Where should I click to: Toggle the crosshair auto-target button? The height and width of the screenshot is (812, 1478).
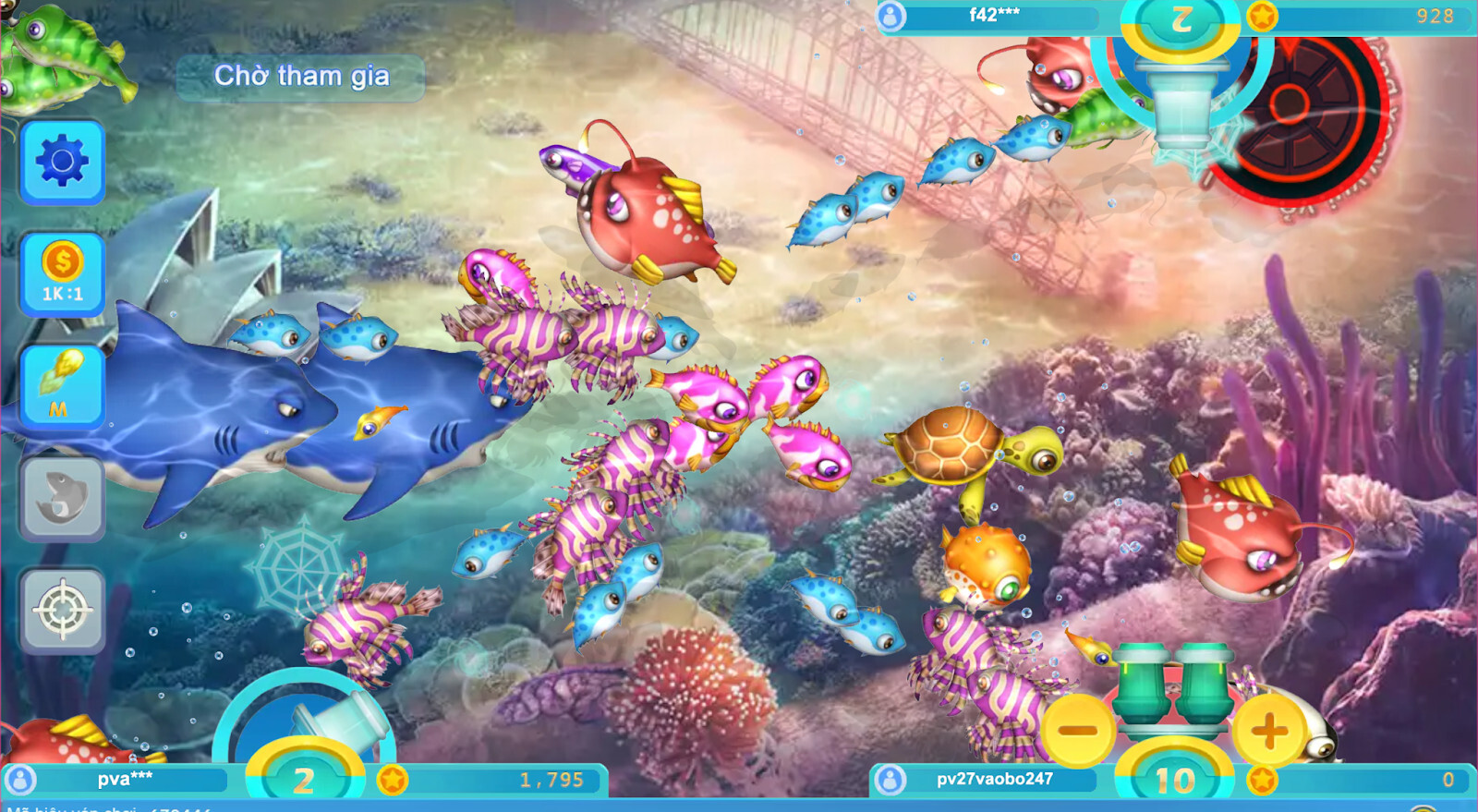pos(62,610)
